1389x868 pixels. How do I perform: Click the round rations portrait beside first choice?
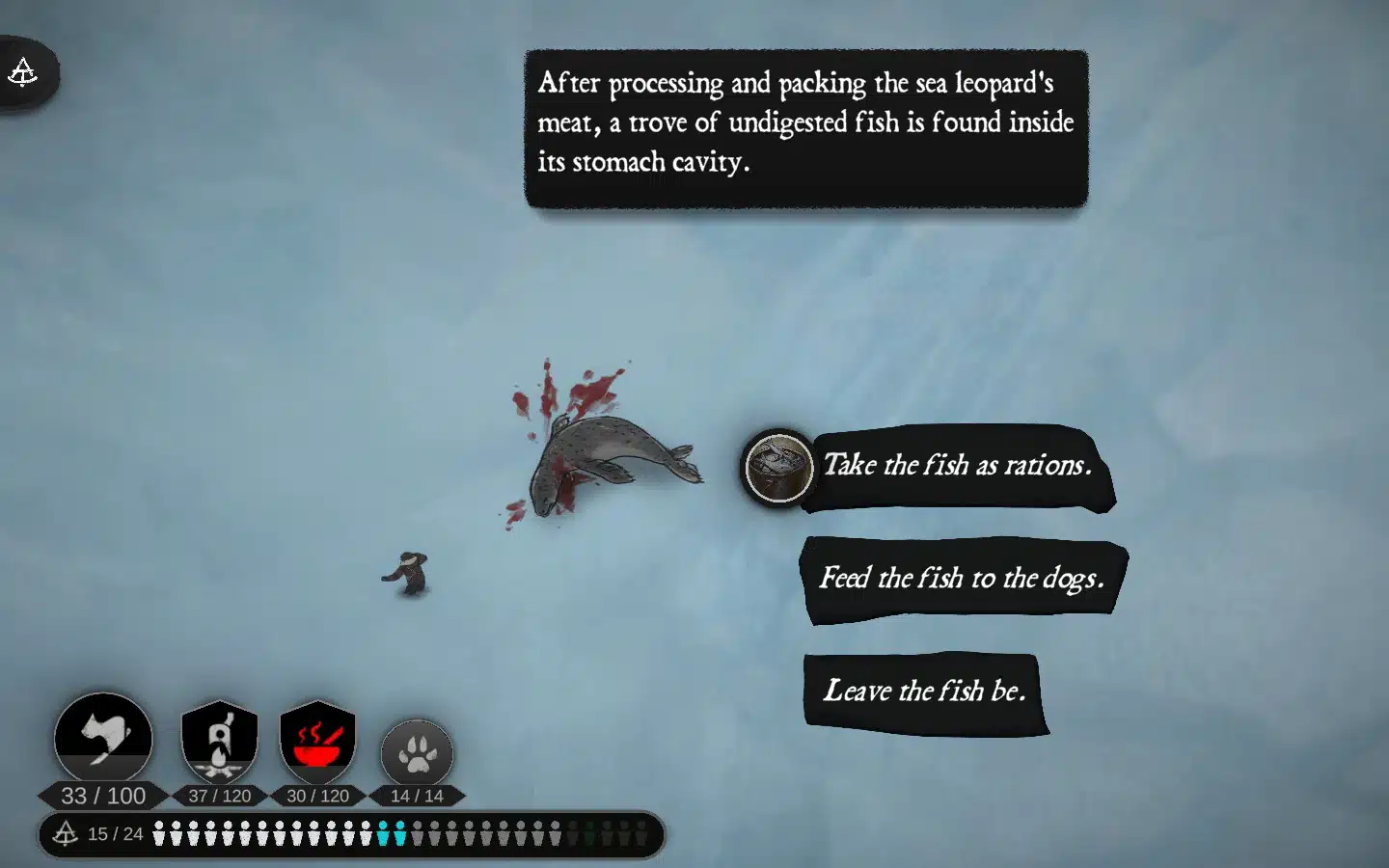(x=778, y=468)
